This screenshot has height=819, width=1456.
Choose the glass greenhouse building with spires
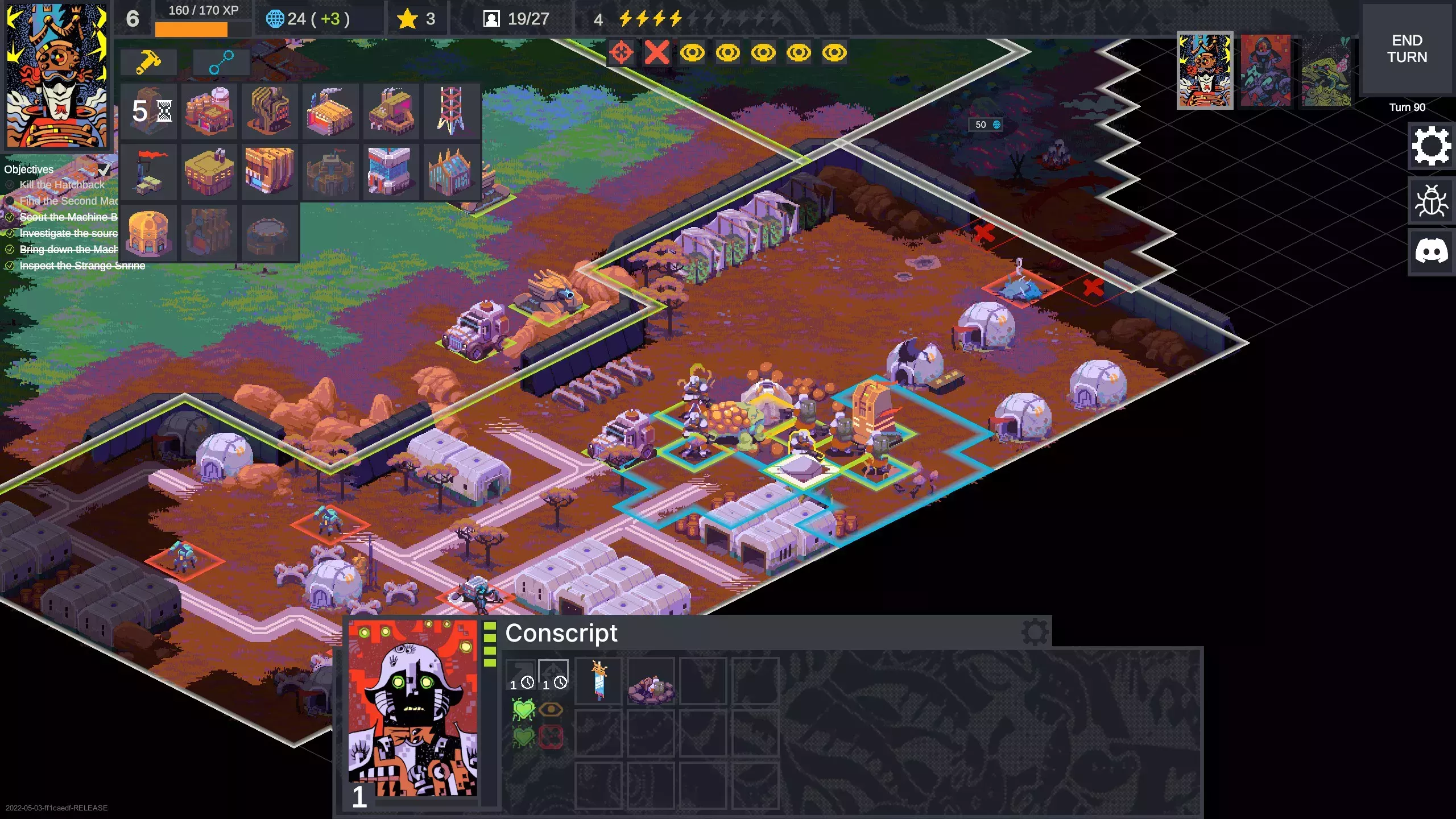[451, 171]
